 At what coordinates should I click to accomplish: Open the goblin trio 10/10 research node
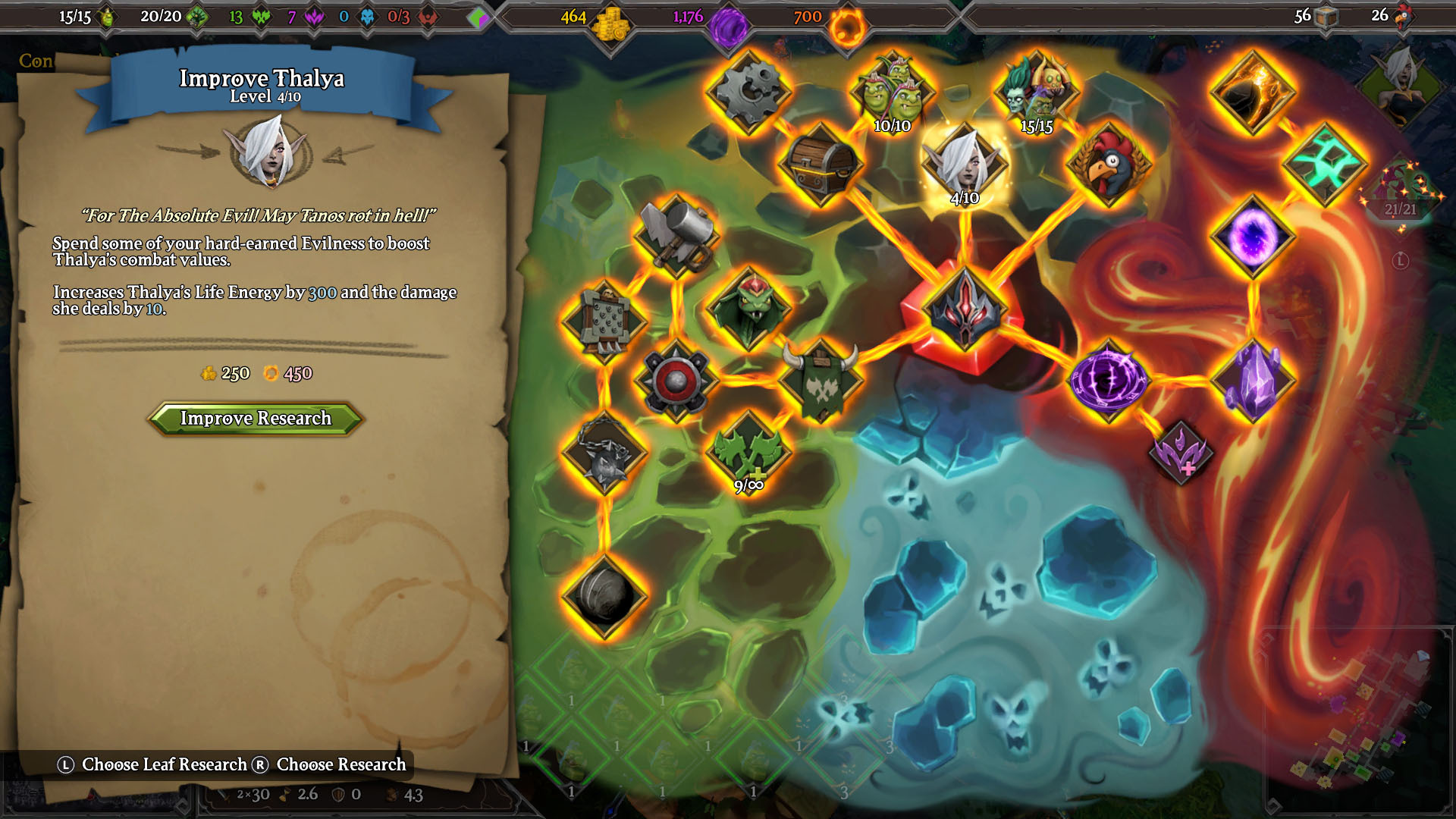pyautogui.click(x=893, y=93)
